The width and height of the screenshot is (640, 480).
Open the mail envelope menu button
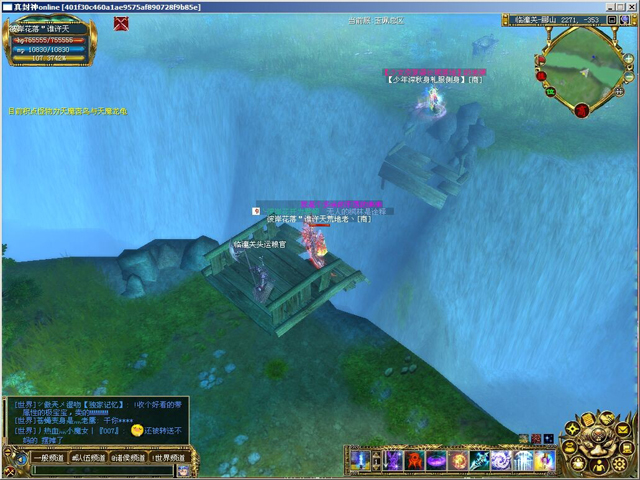[x=622, y=428]
